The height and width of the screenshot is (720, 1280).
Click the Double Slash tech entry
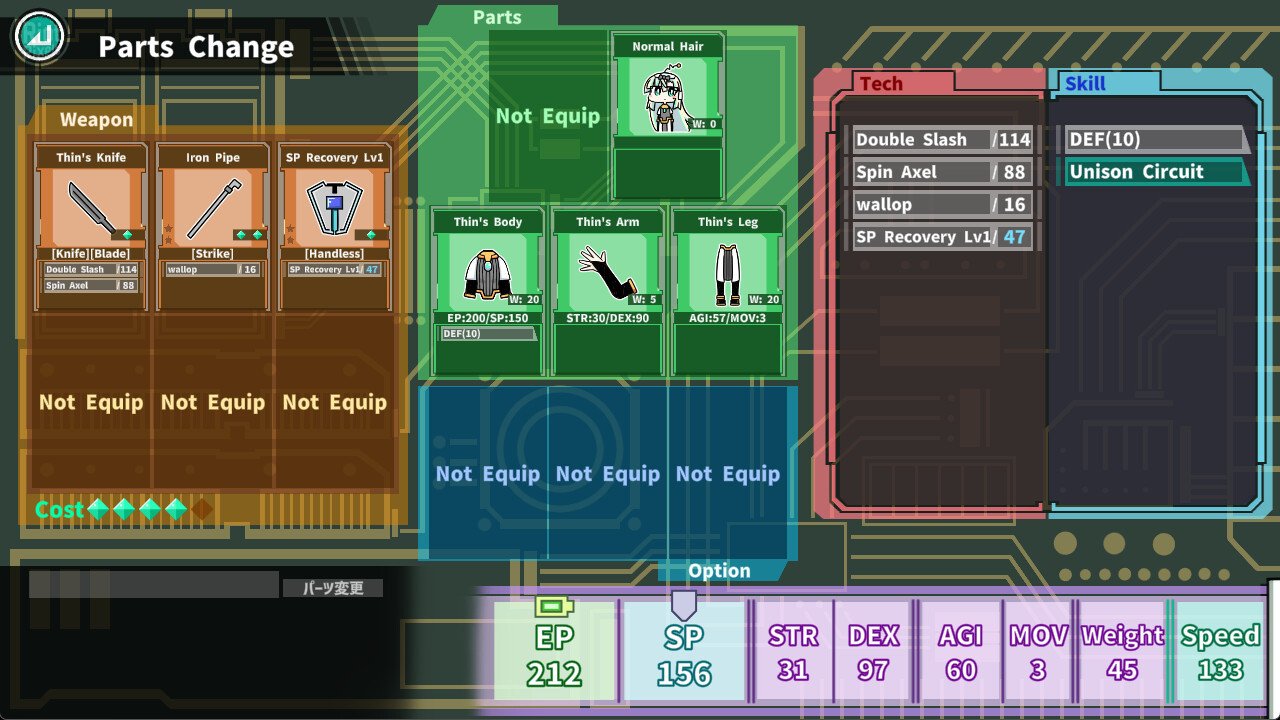click(942, 140)
